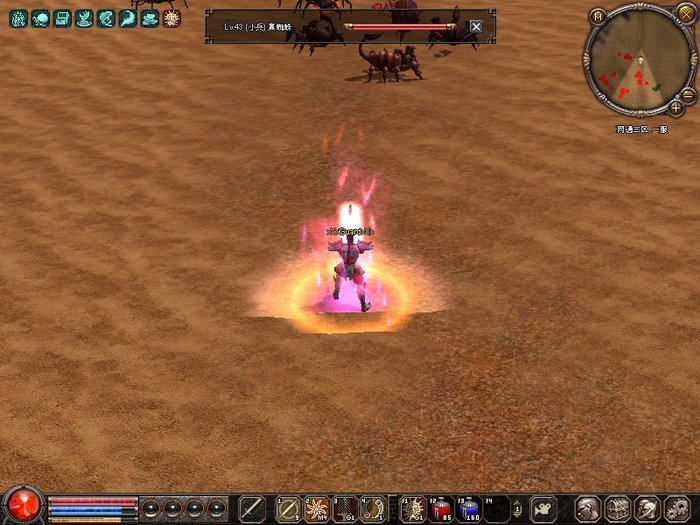This screenshot has height=525, width=700.
Task: Use the blue potion in the hotbar
Action: (469, 509)
